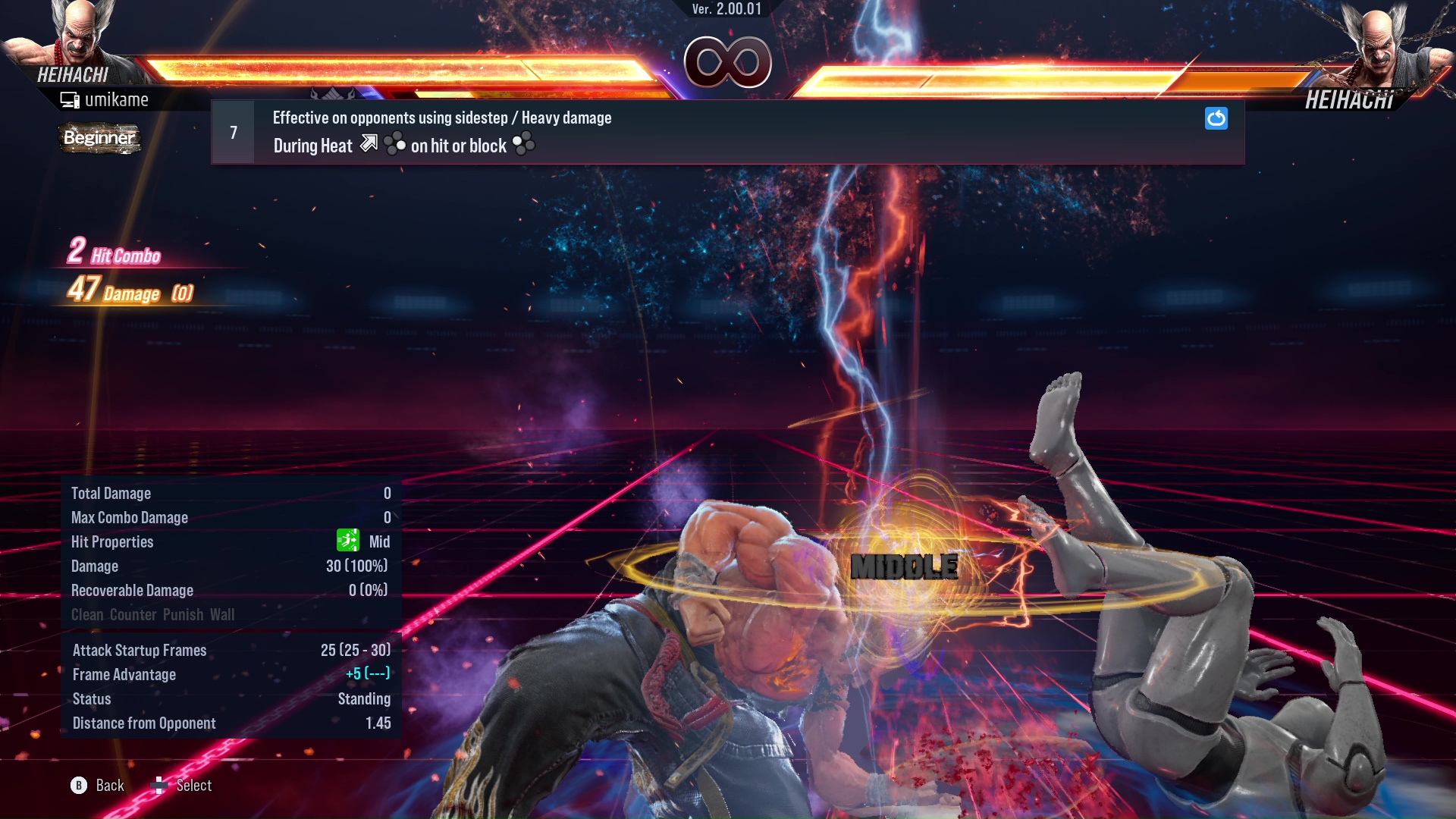The height and width of the screenshot is (819, 1456).
Task: Click the two-button input icon after on hit or block
Action: pos(523,143)
